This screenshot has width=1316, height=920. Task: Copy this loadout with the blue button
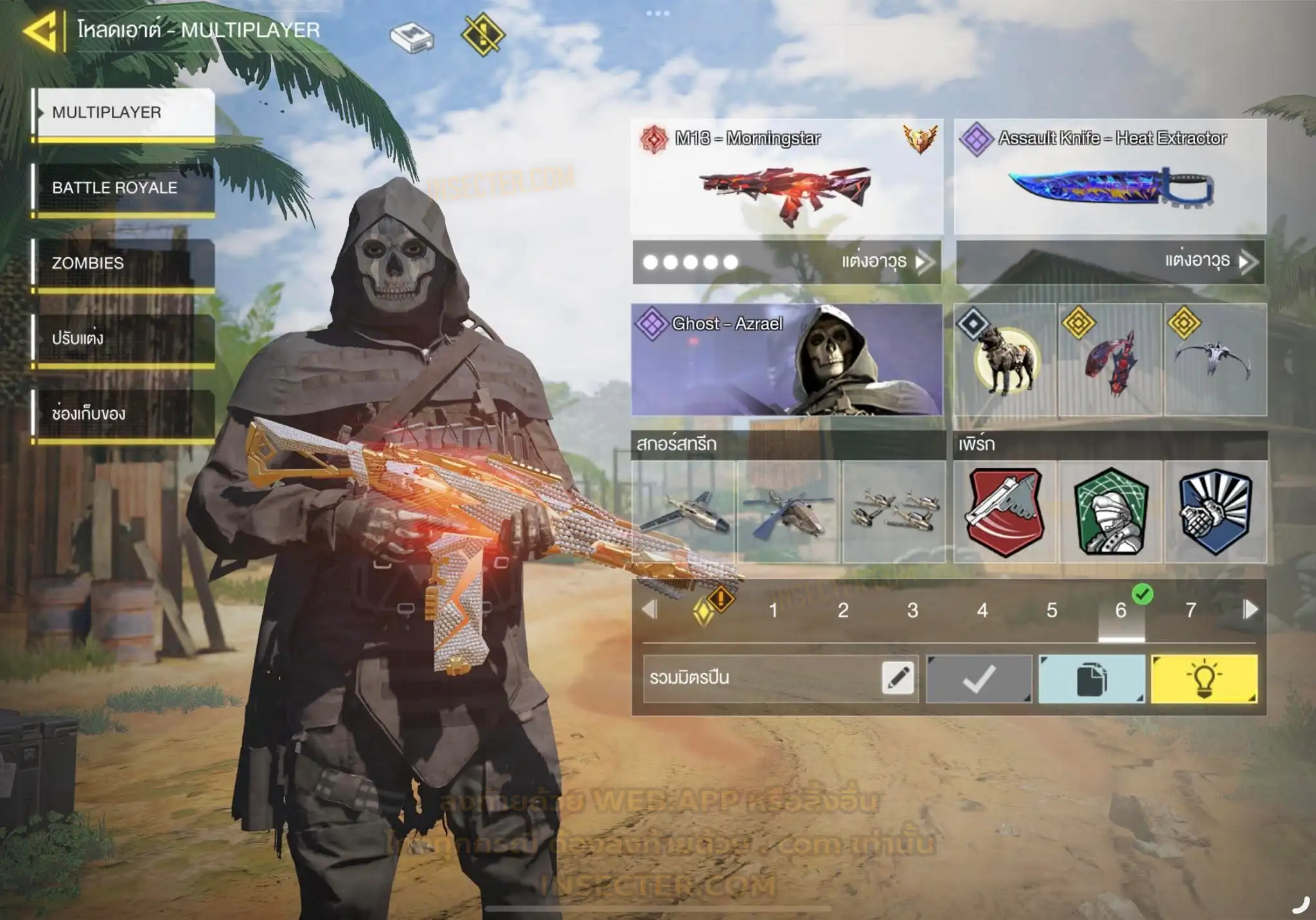(1091, 679)
